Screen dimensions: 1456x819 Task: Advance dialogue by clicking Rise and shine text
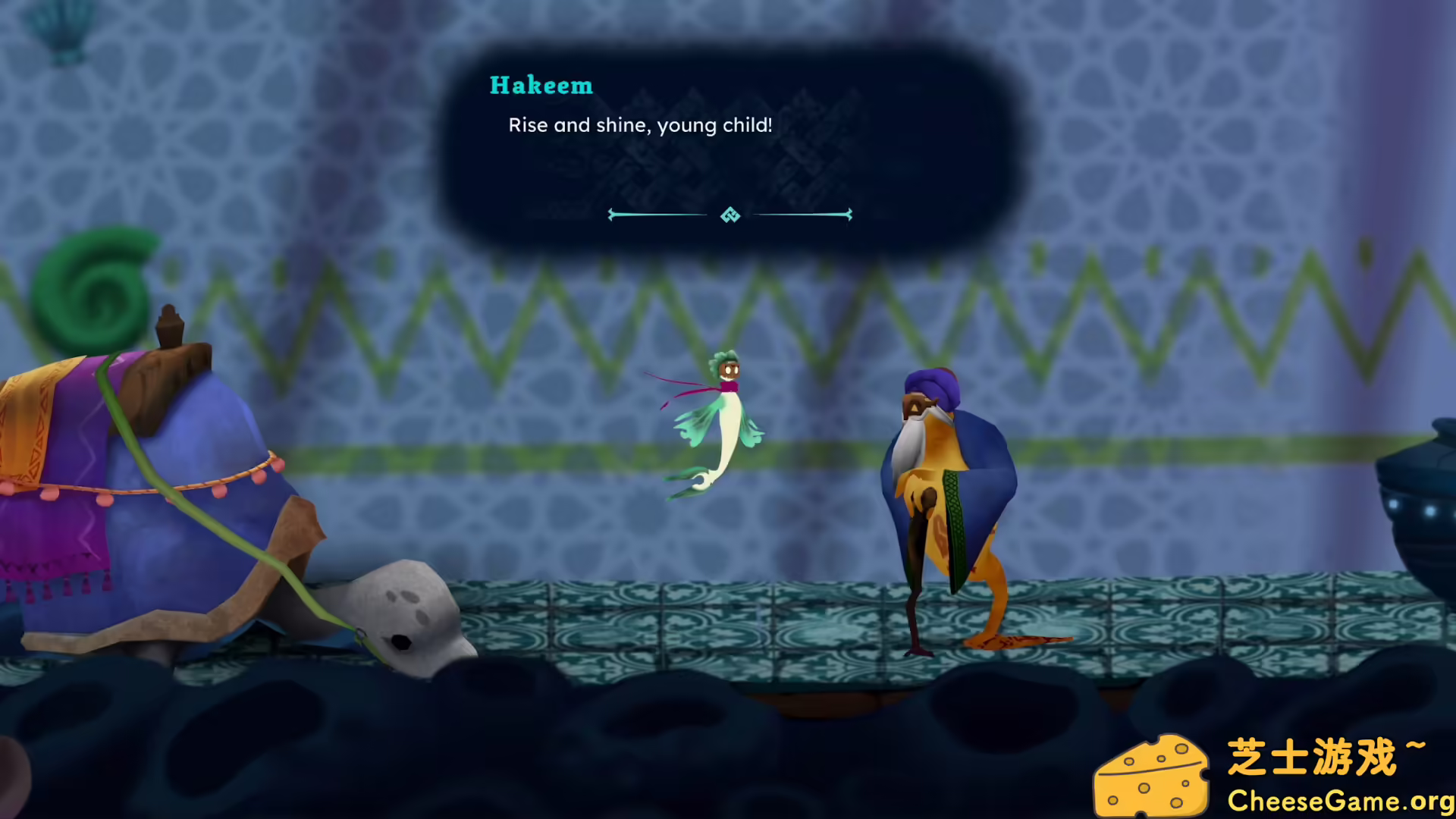(639, 125)
